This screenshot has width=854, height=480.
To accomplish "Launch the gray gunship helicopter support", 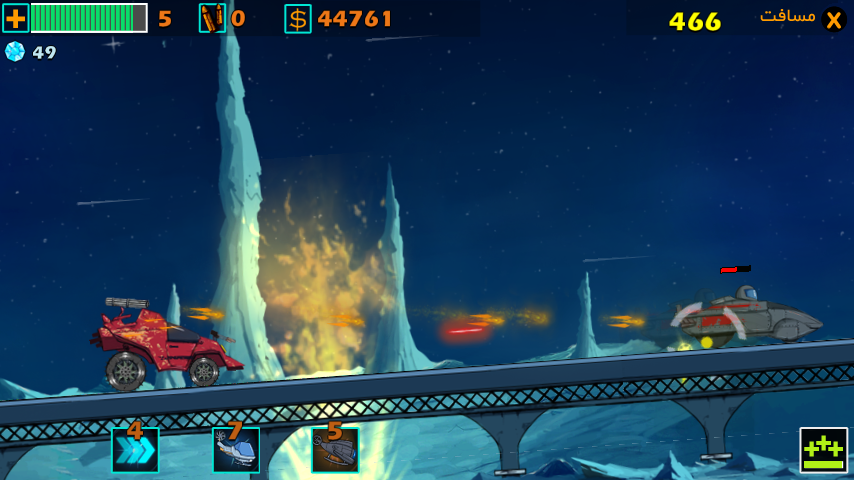I will [335, 449].
